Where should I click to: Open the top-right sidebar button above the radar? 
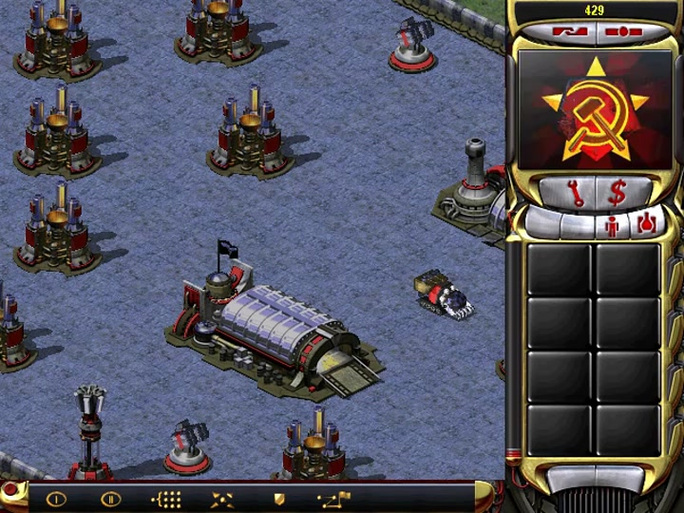(621, 31)
